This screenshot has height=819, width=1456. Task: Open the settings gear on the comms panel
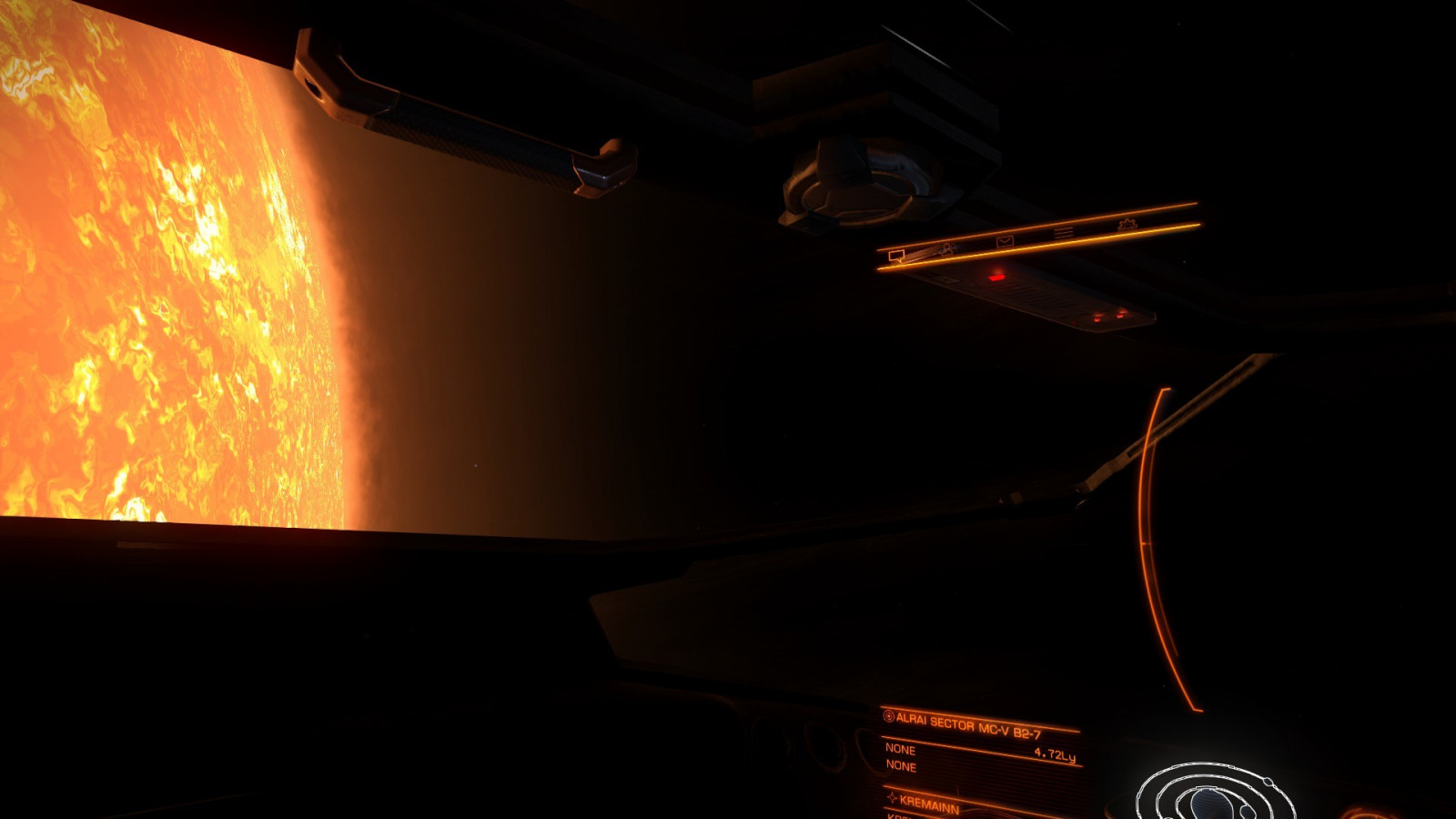pos(1128,225)
